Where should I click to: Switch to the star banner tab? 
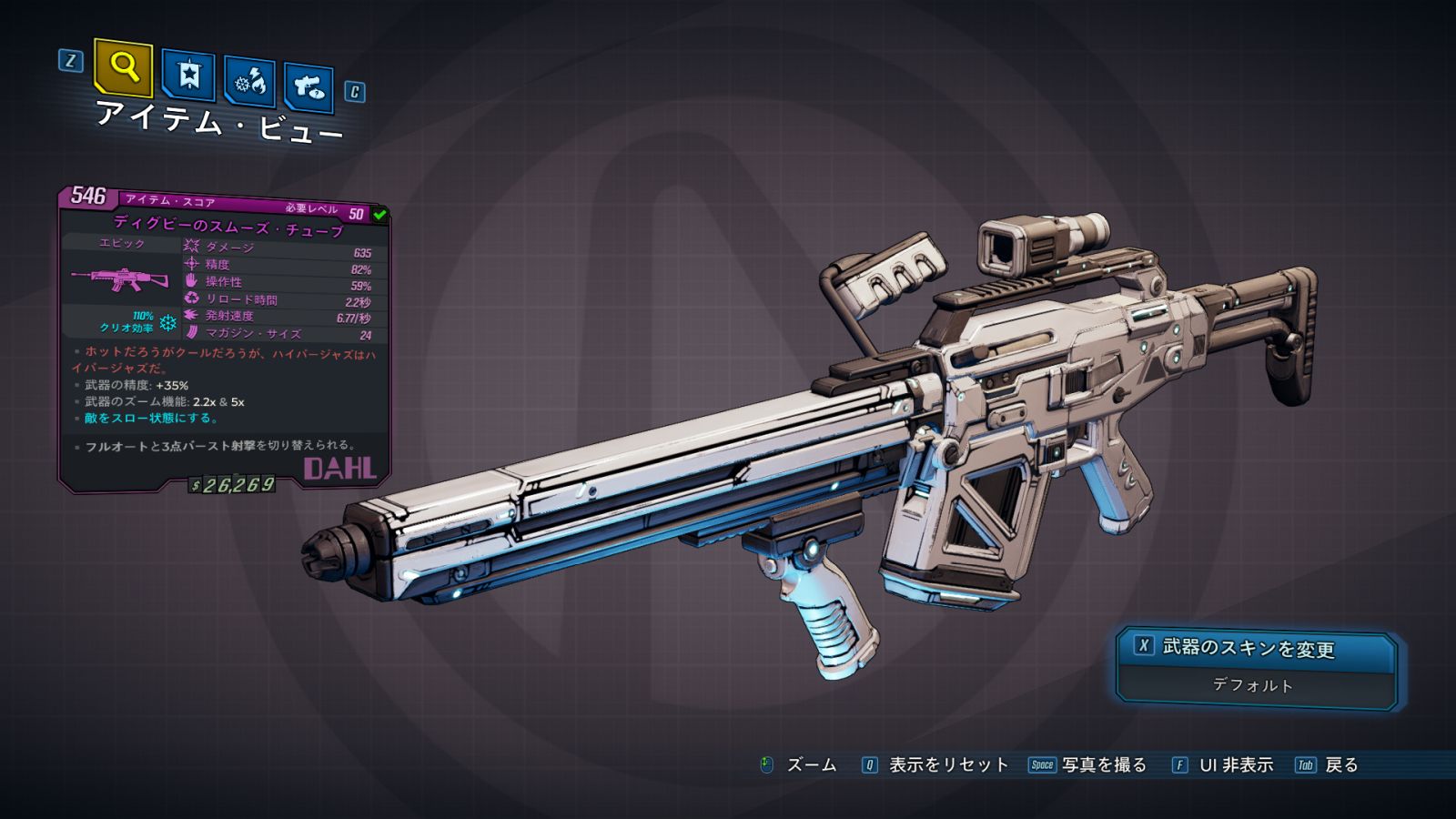pos(188,76)
